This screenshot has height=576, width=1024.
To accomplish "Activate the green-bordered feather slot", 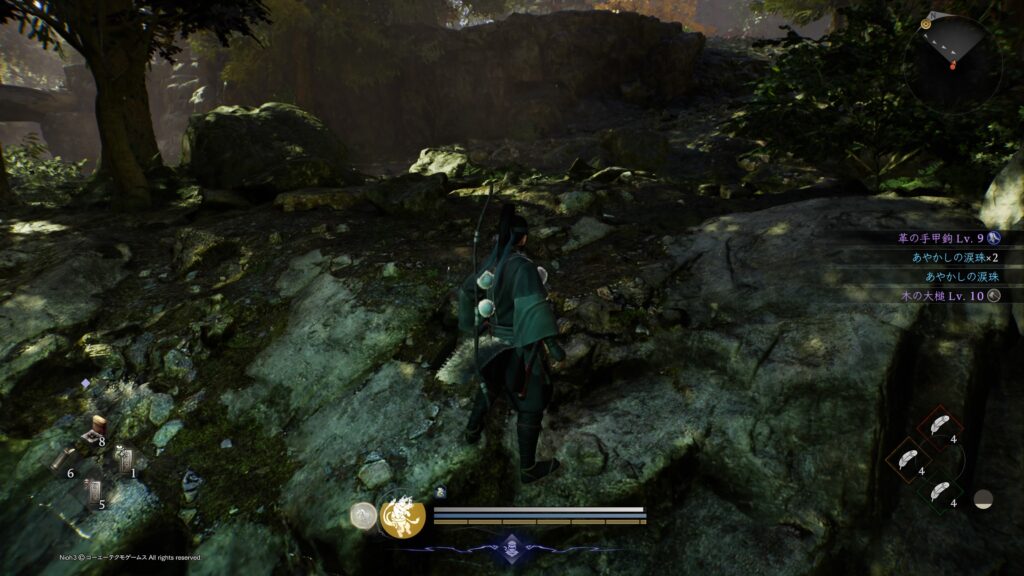I will (x=940, y=494).
